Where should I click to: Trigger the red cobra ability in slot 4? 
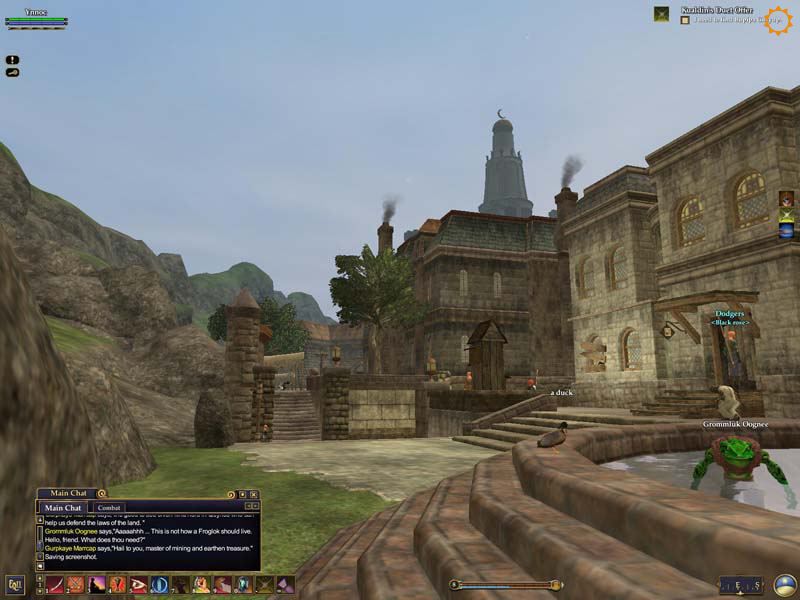(117, 585)
